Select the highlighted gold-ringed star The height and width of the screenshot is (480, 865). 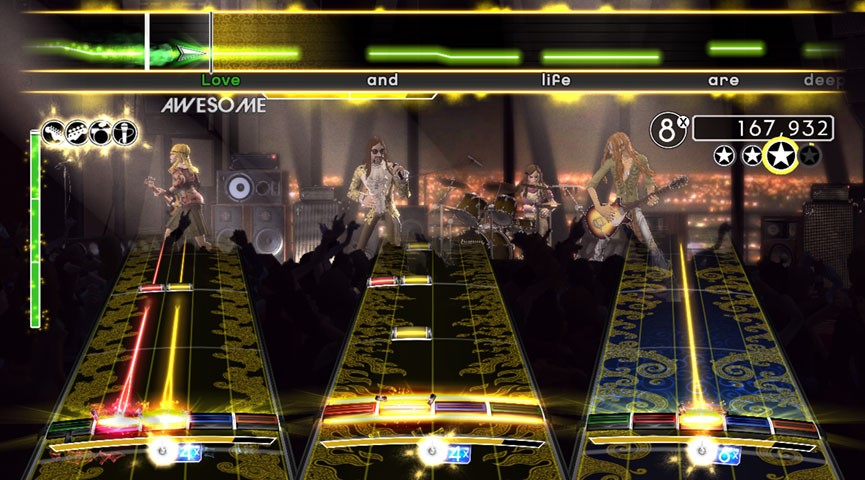(x=779, y=155)
